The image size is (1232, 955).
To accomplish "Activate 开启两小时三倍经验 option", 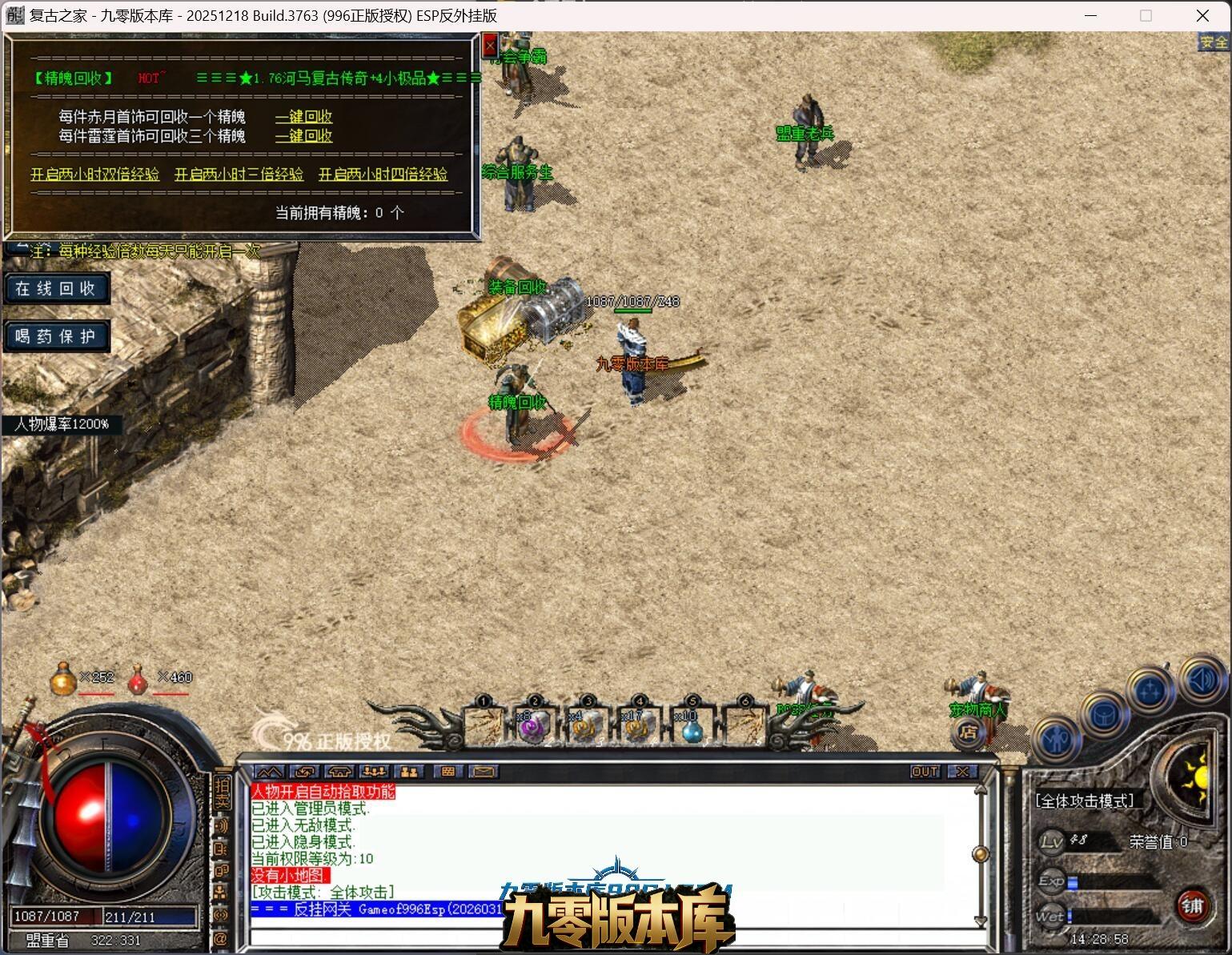I will point(239,174).
